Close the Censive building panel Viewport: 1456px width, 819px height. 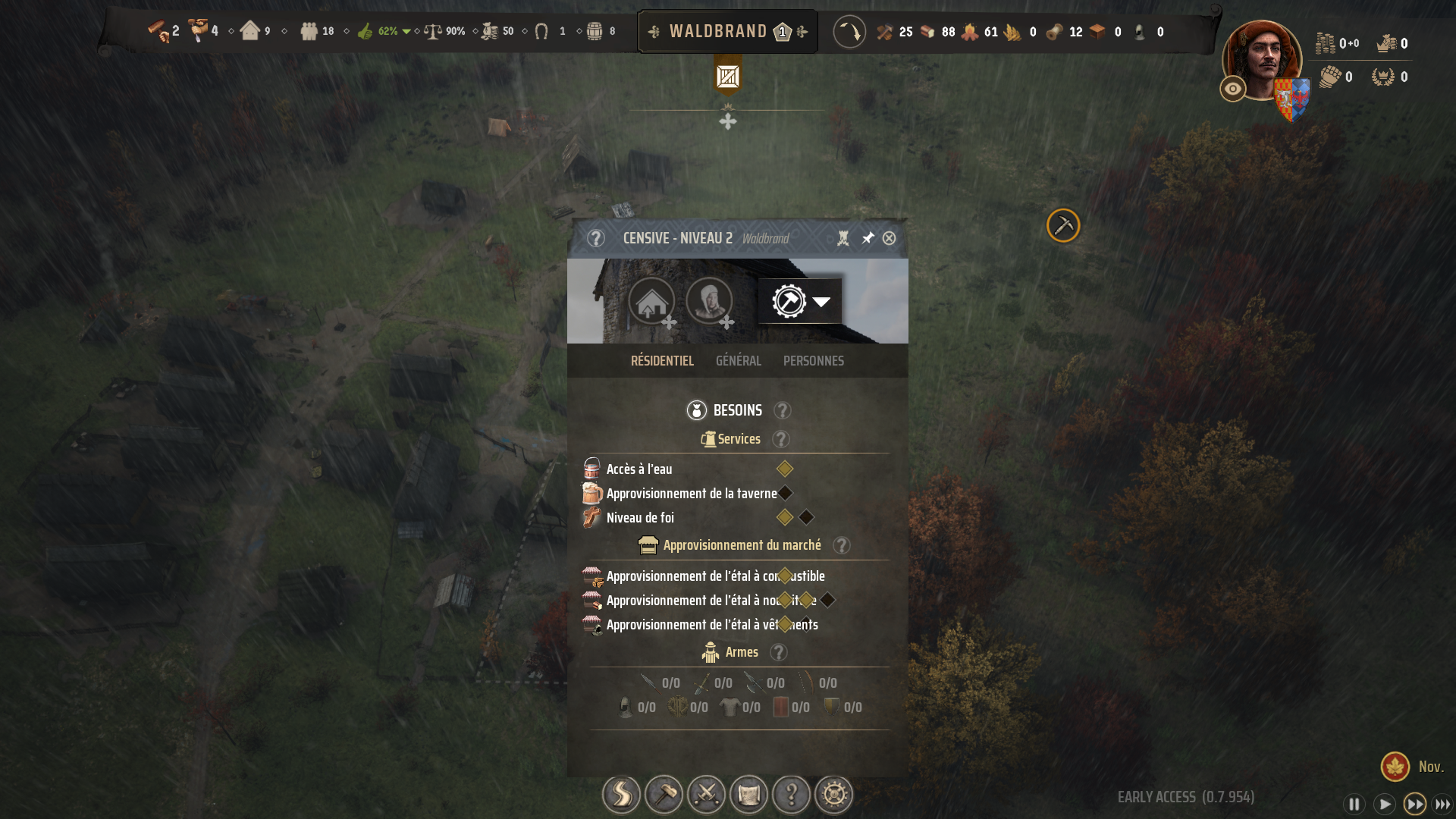pyautogui.click(x=889, y=238)
